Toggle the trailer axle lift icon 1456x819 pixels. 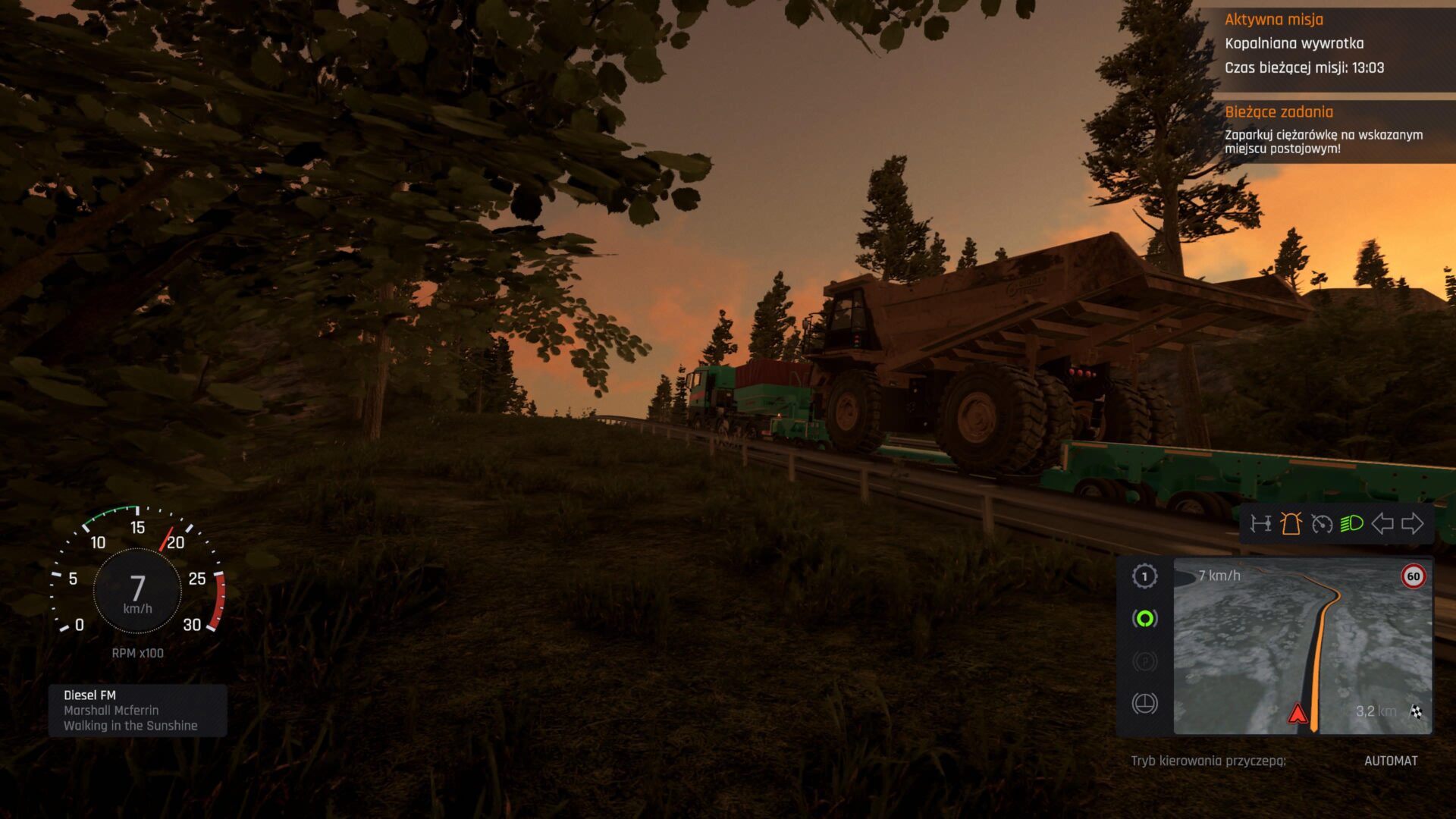1261,522
